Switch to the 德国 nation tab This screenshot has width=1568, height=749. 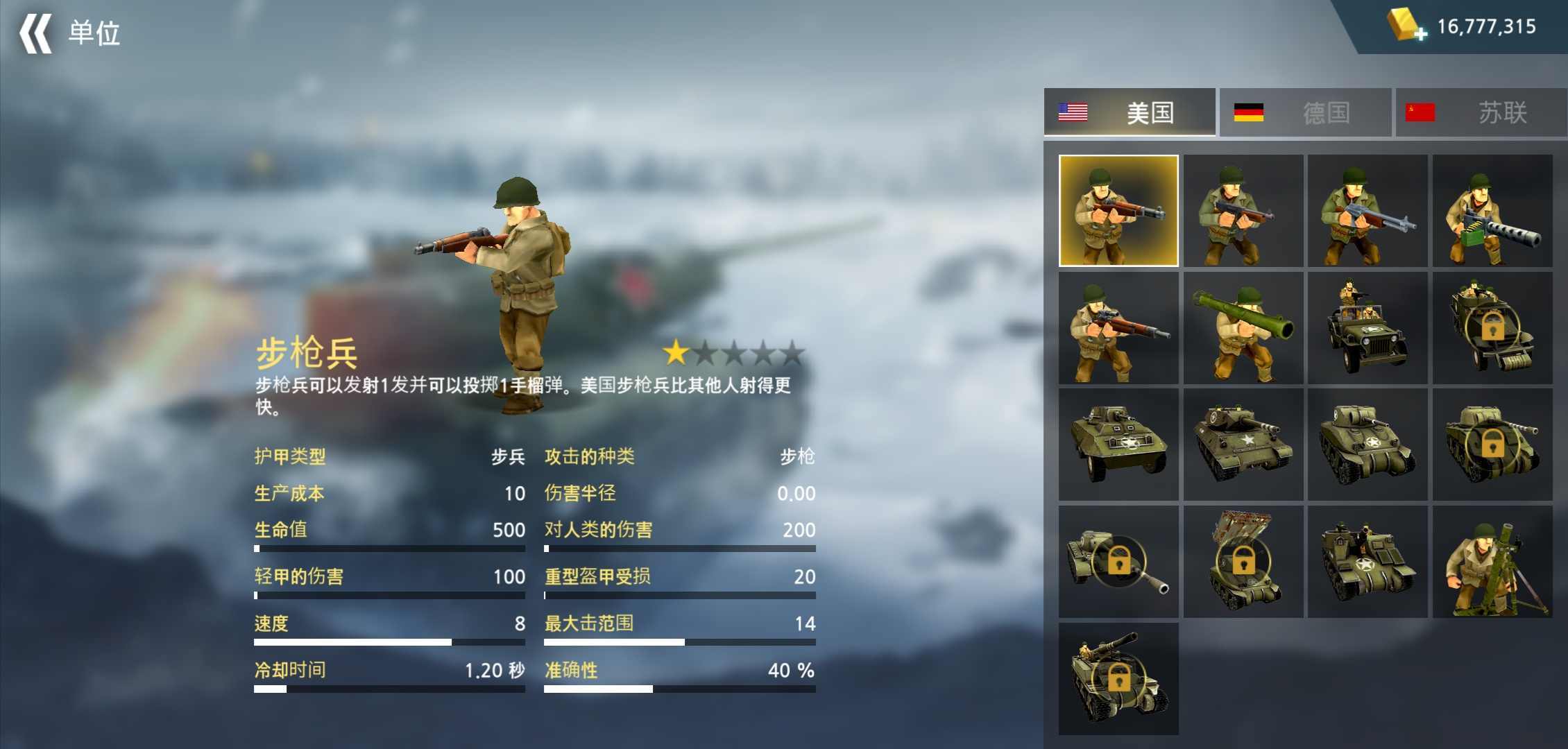tap(1304, 113)
